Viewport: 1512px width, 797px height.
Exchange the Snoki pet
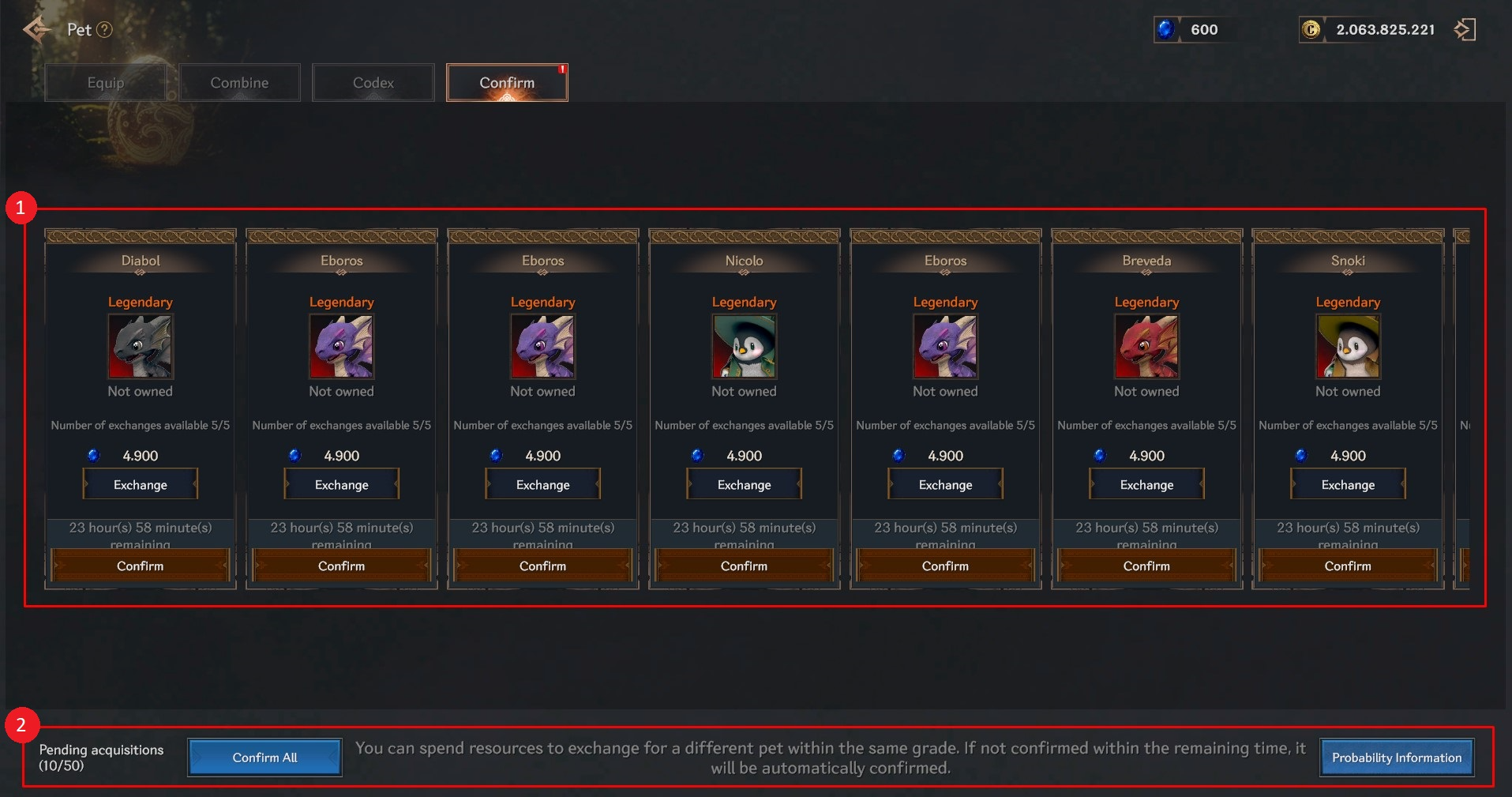(1348, 484)
